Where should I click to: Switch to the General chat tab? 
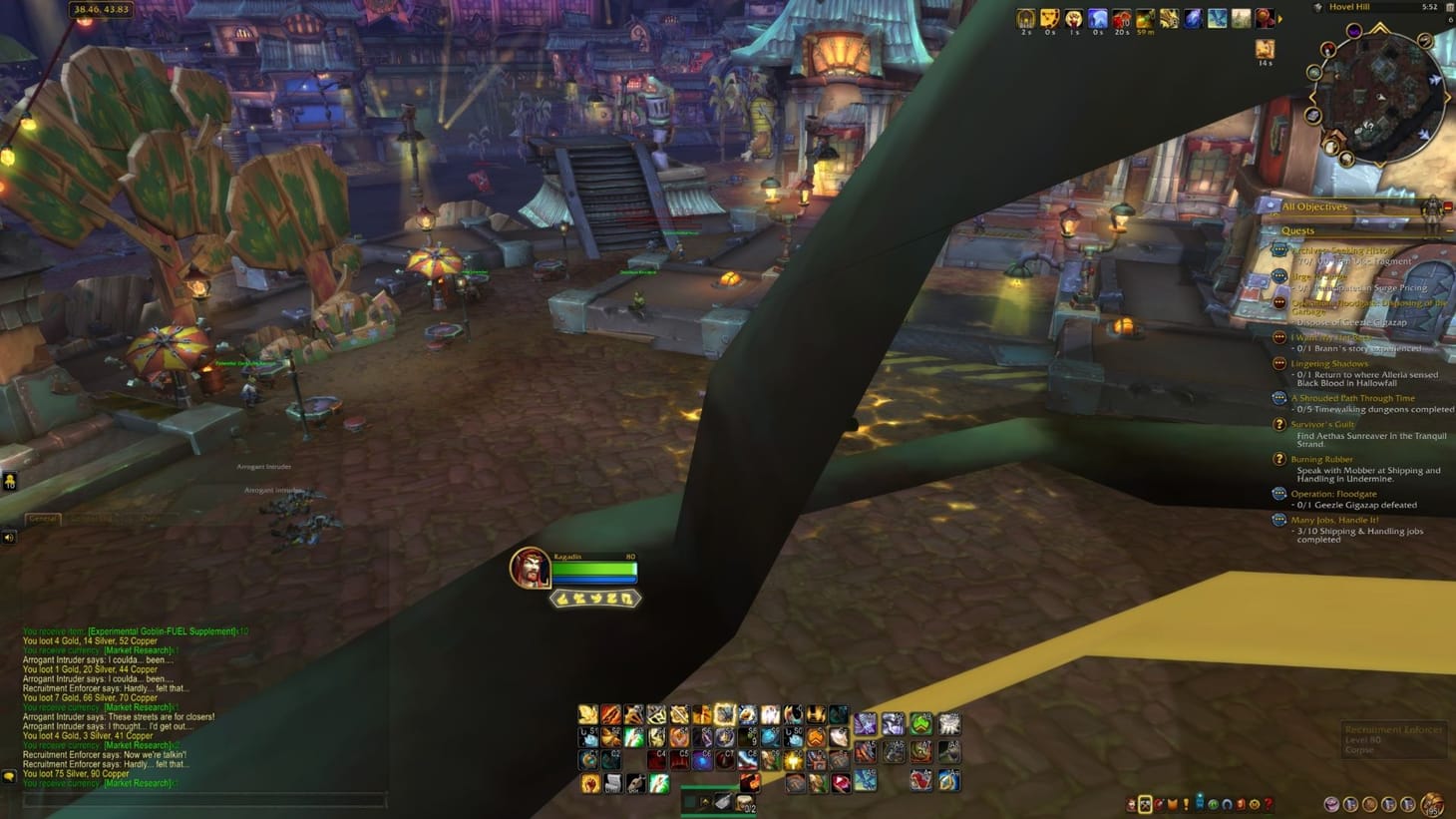(42, 520)
